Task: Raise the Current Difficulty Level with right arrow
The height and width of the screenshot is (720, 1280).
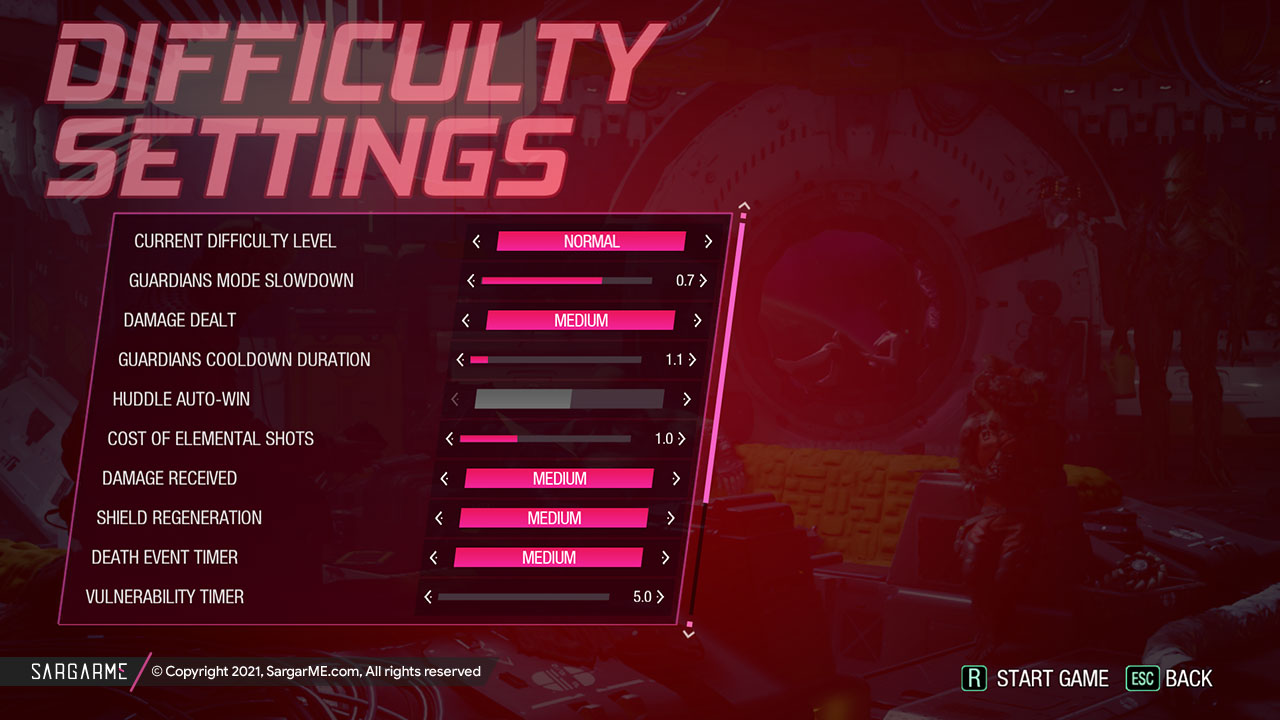Action: pos(708,241)
